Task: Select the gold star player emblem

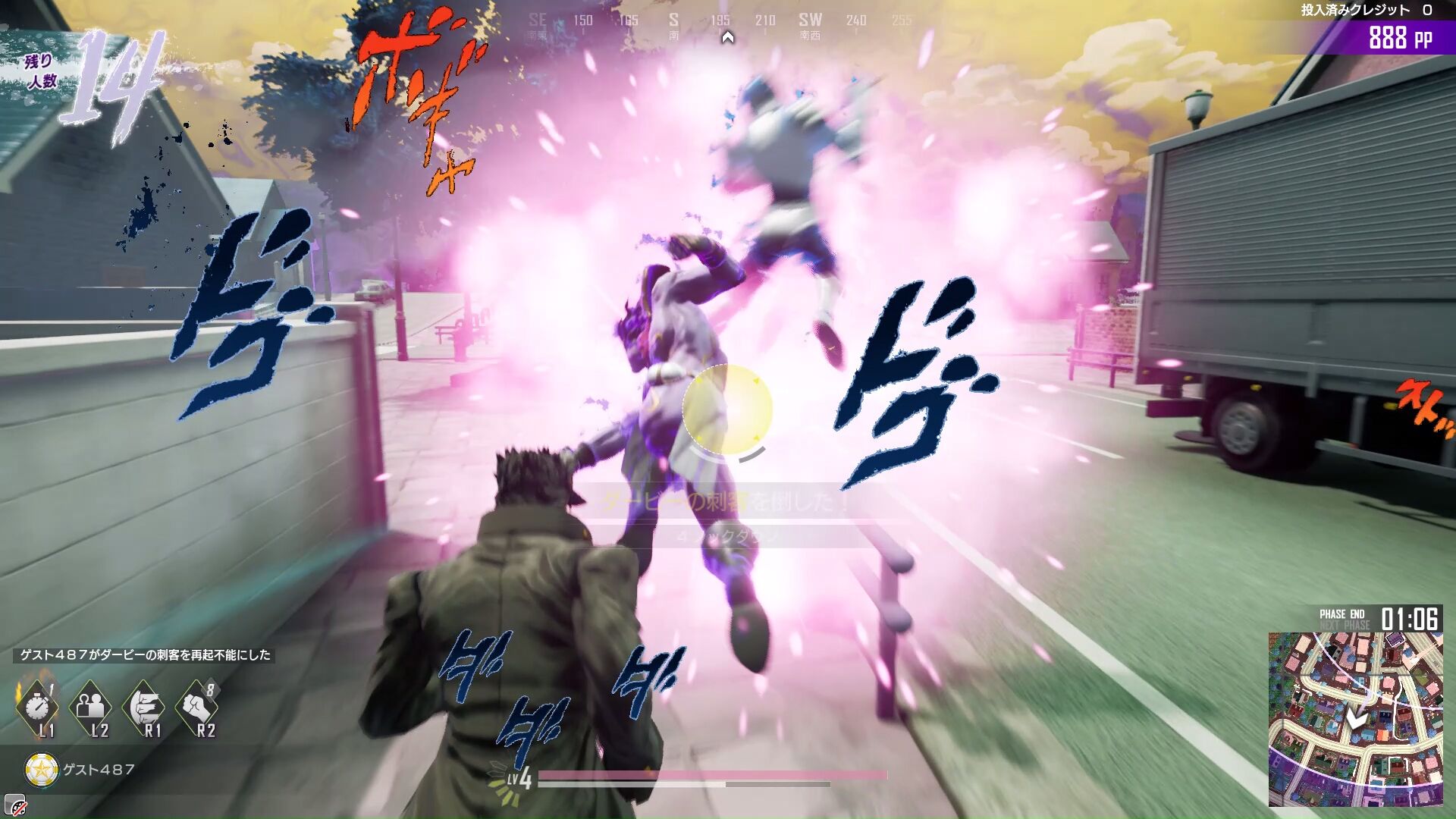Action: point(41,770)
